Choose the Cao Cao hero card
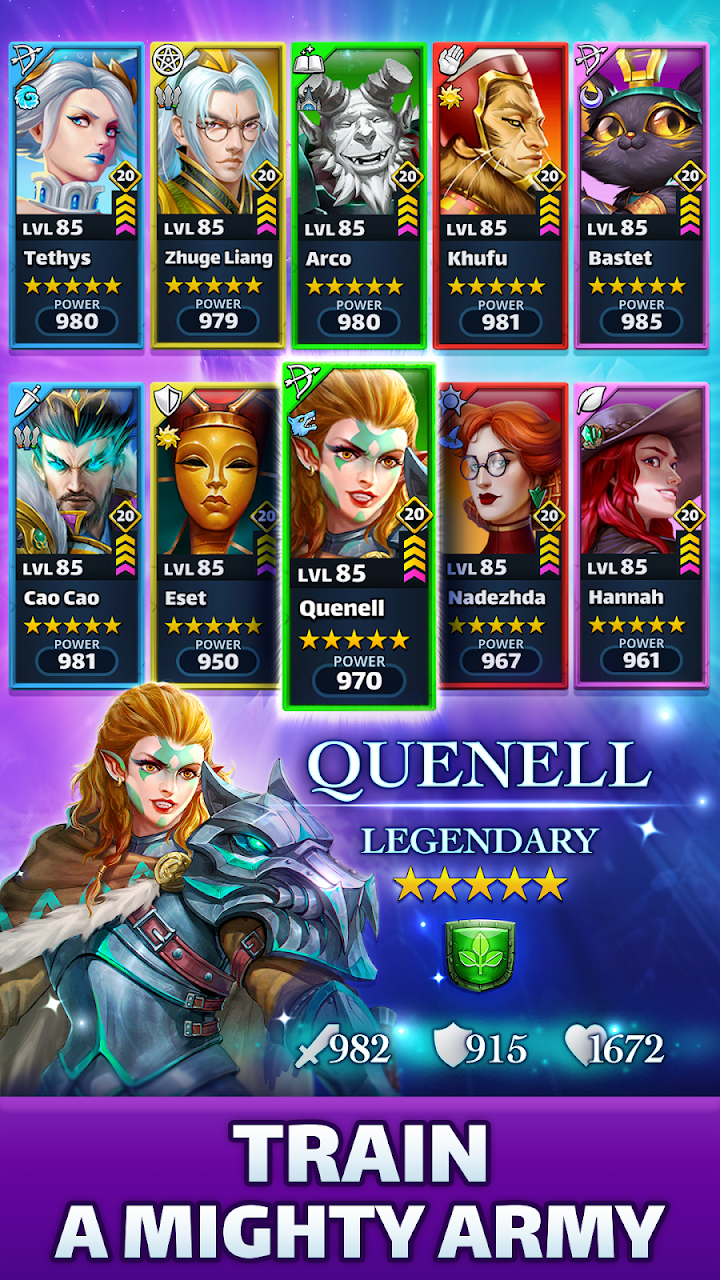 77,535
